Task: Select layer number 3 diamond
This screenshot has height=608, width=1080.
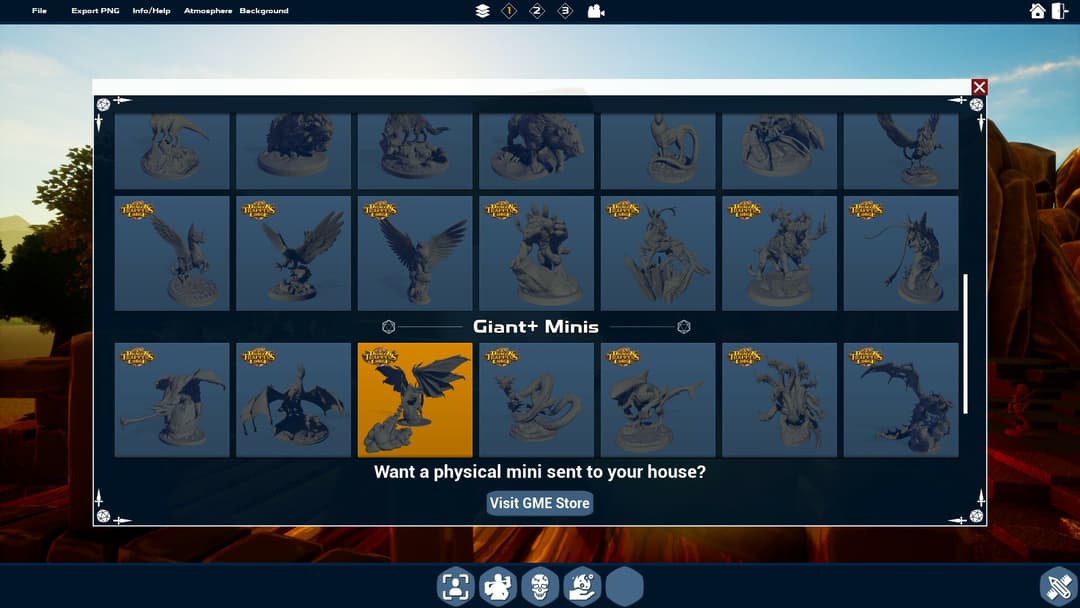Action: click(565, 11)
